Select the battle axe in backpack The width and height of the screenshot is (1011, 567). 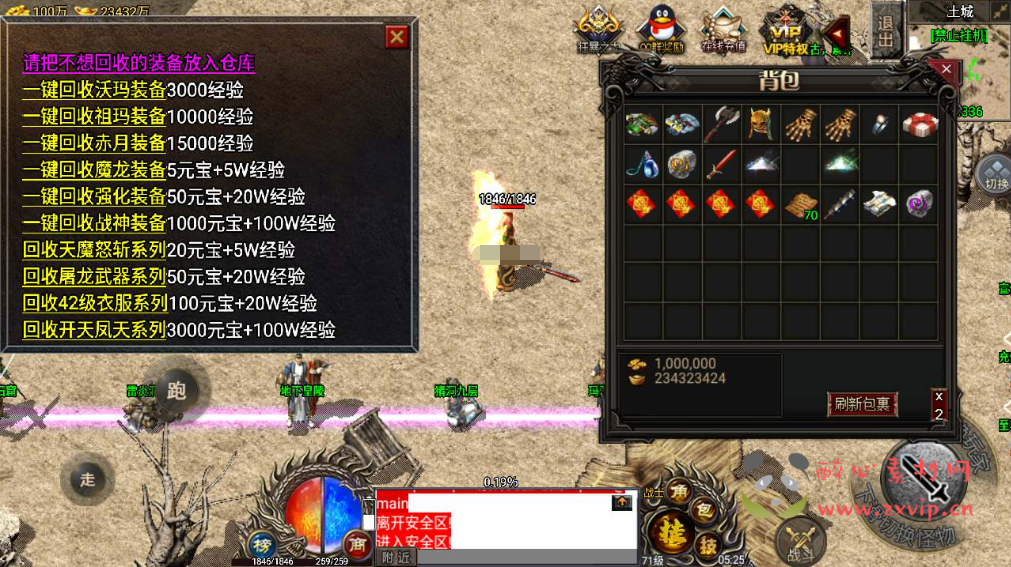pos(721,125)
